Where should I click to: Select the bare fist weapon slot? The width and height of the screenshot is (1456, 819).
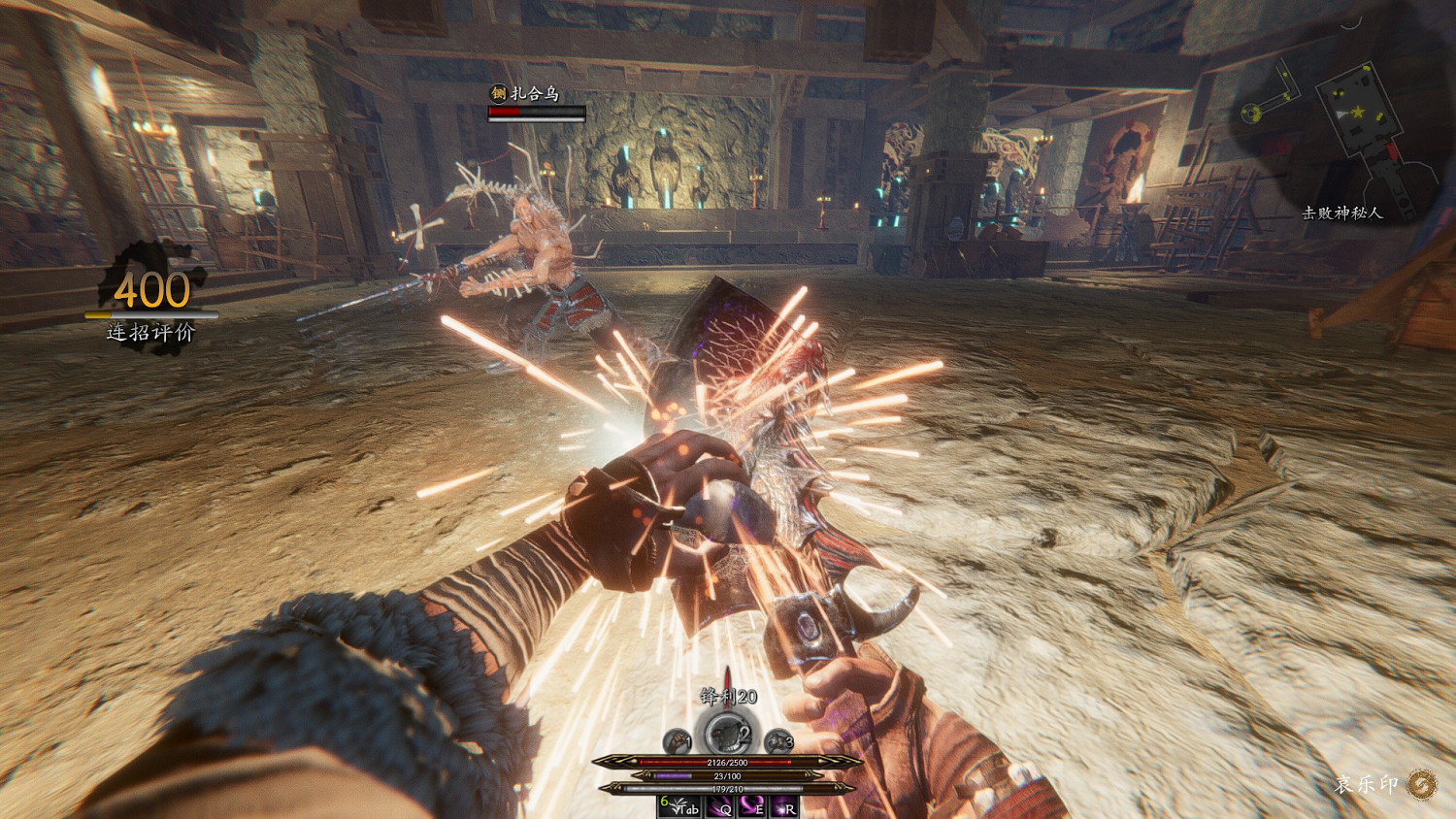point(678,742)
